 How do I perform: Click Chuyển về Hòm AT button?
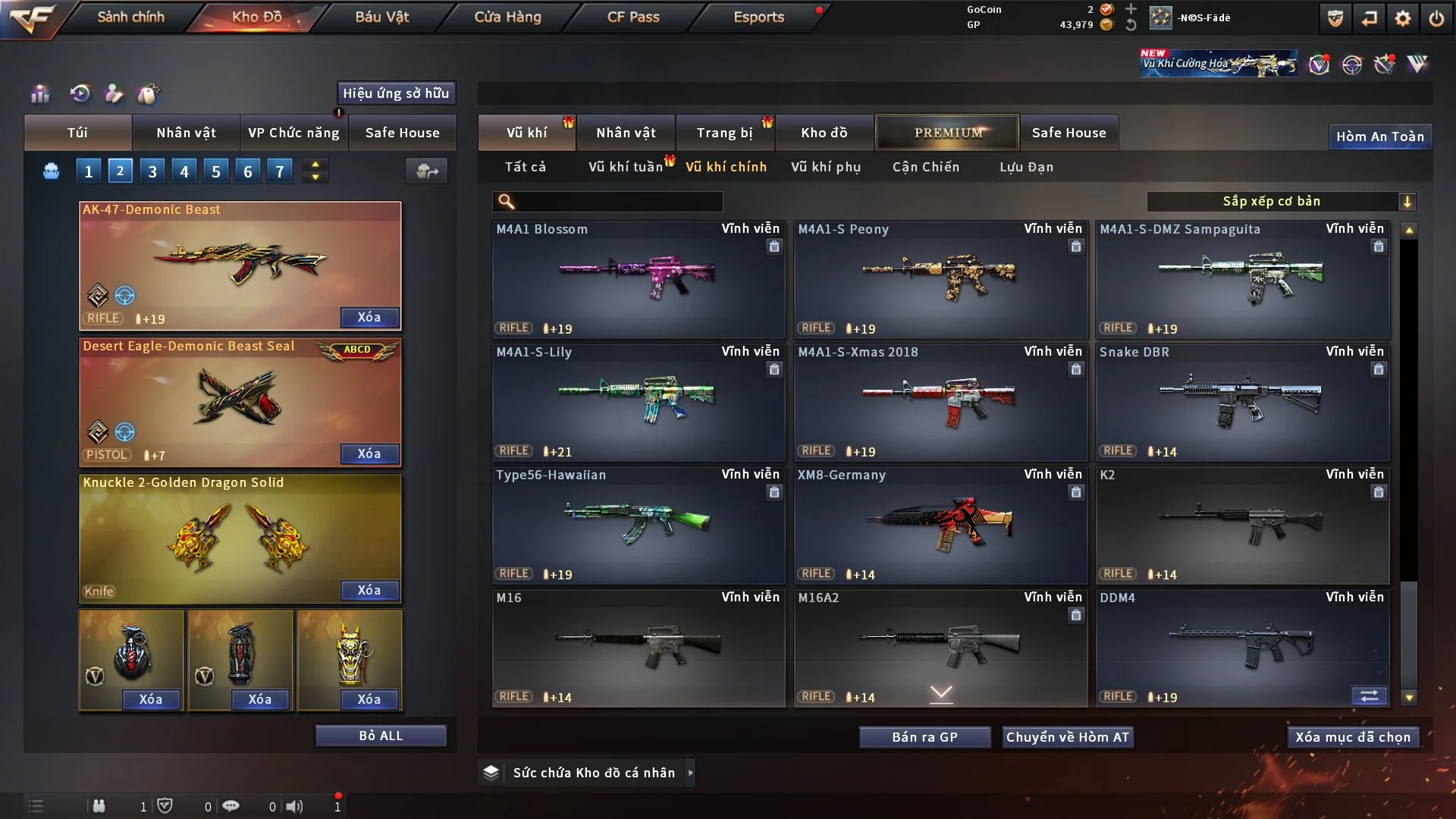click(x=1068, y=737)
